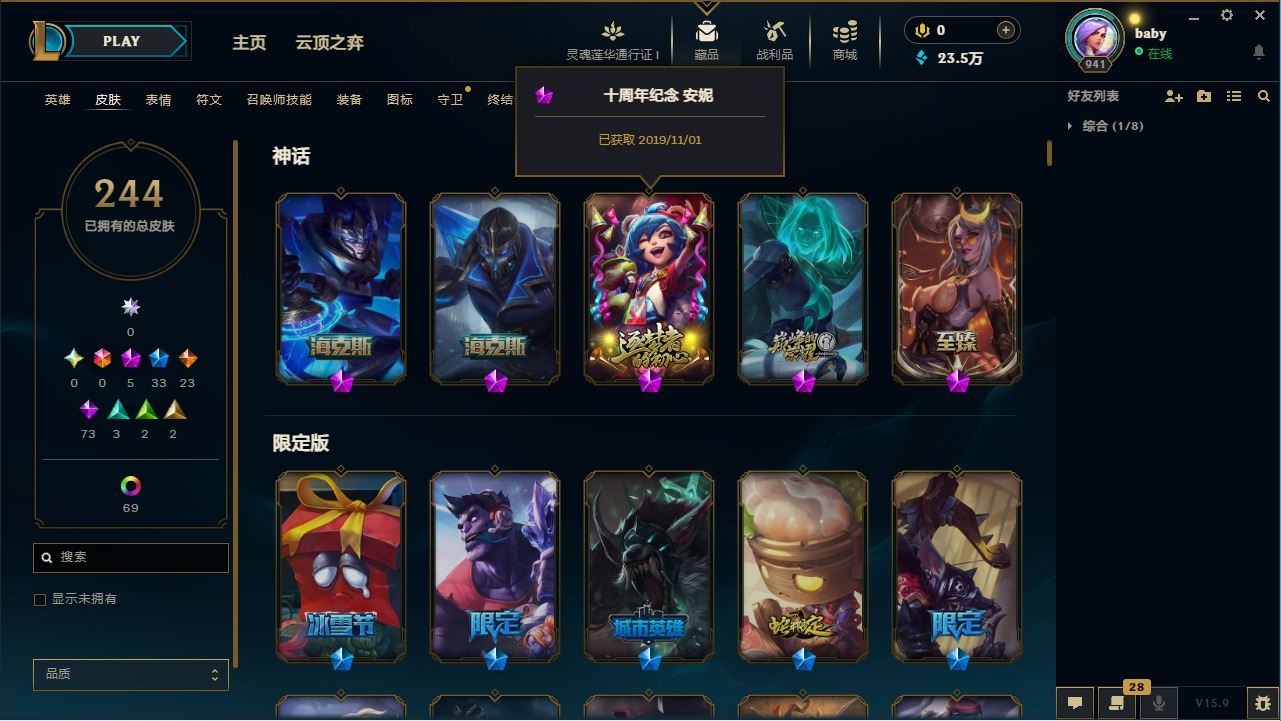Go to the 主页 home page

pyautogui.click(x=249, y=43)
